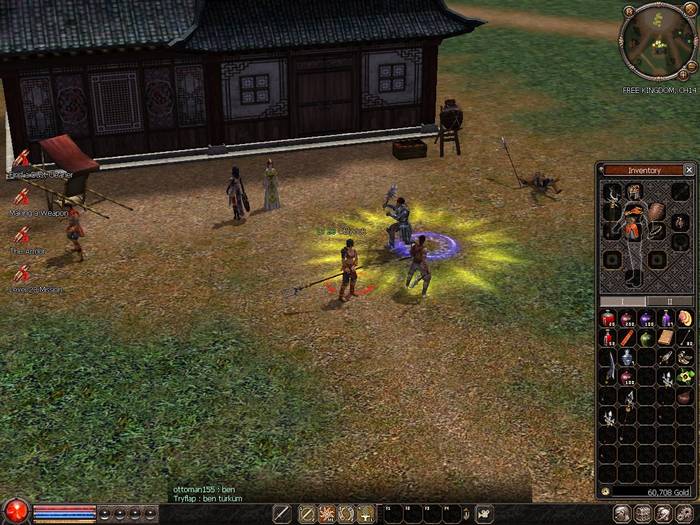Select the folded fan item in inventory
Viewport: 700px width, 525px height.
685,318
